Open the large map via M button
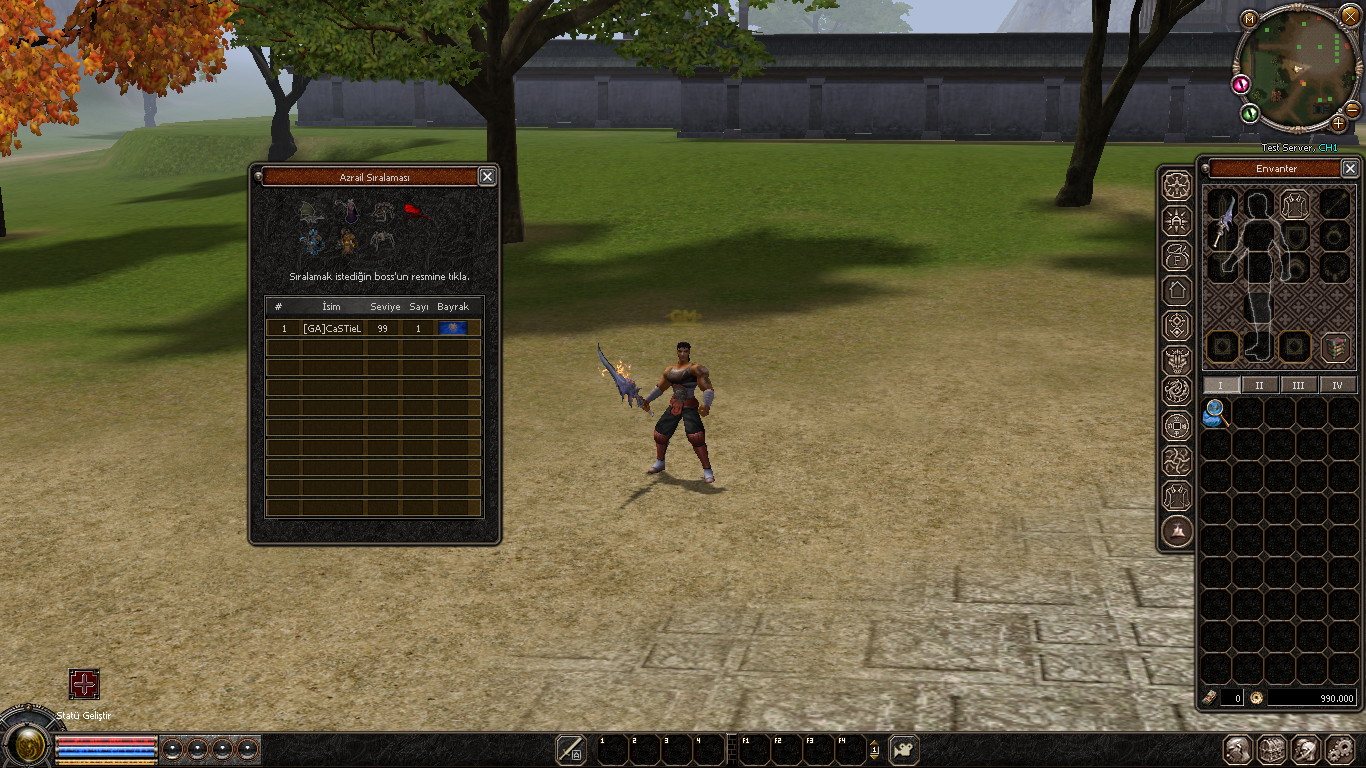 tap(1248, 18)
